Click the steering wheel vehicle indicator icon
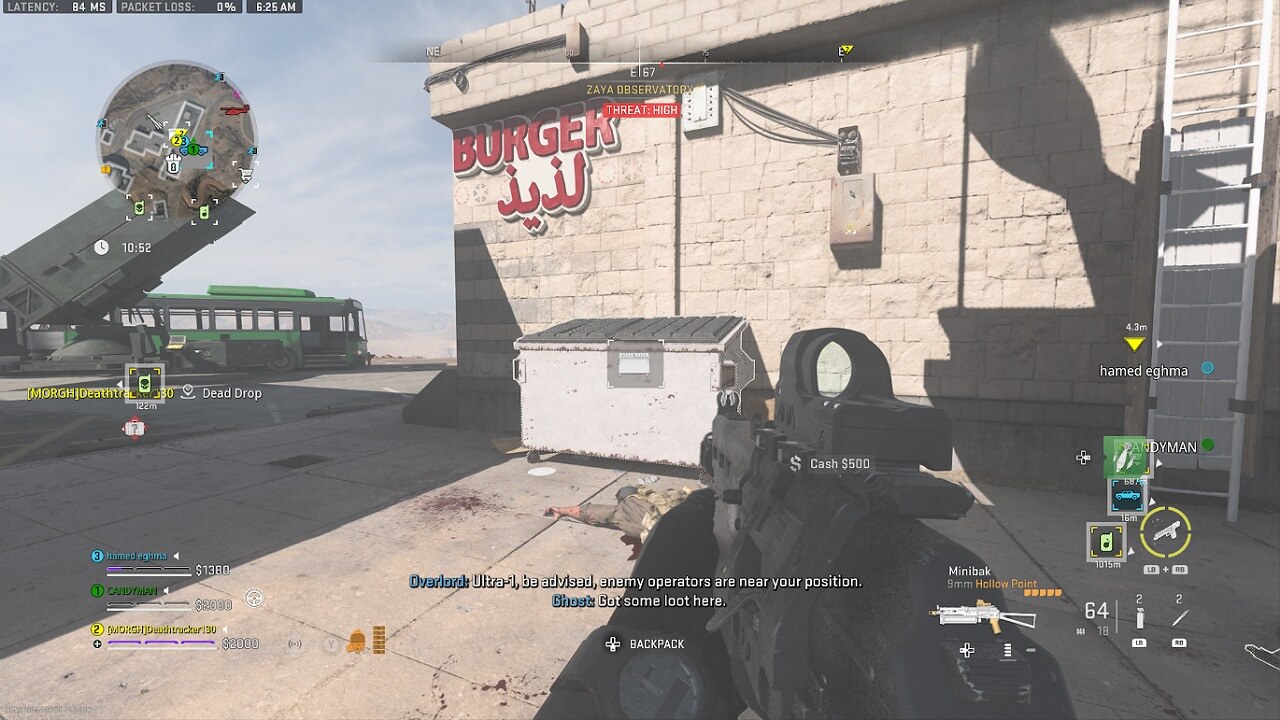The image size is (1280, 720). coord(254,597)
